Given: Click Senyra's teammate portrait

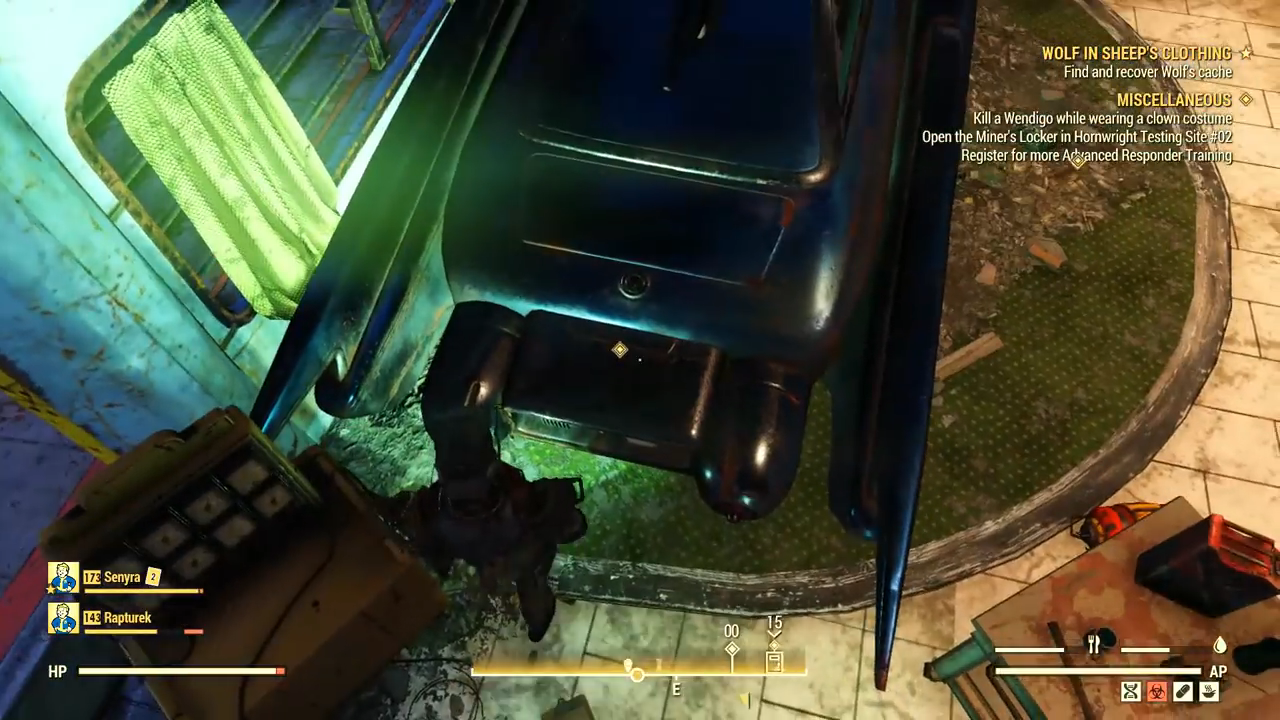Looking at the screenshot, I should 63,577.
